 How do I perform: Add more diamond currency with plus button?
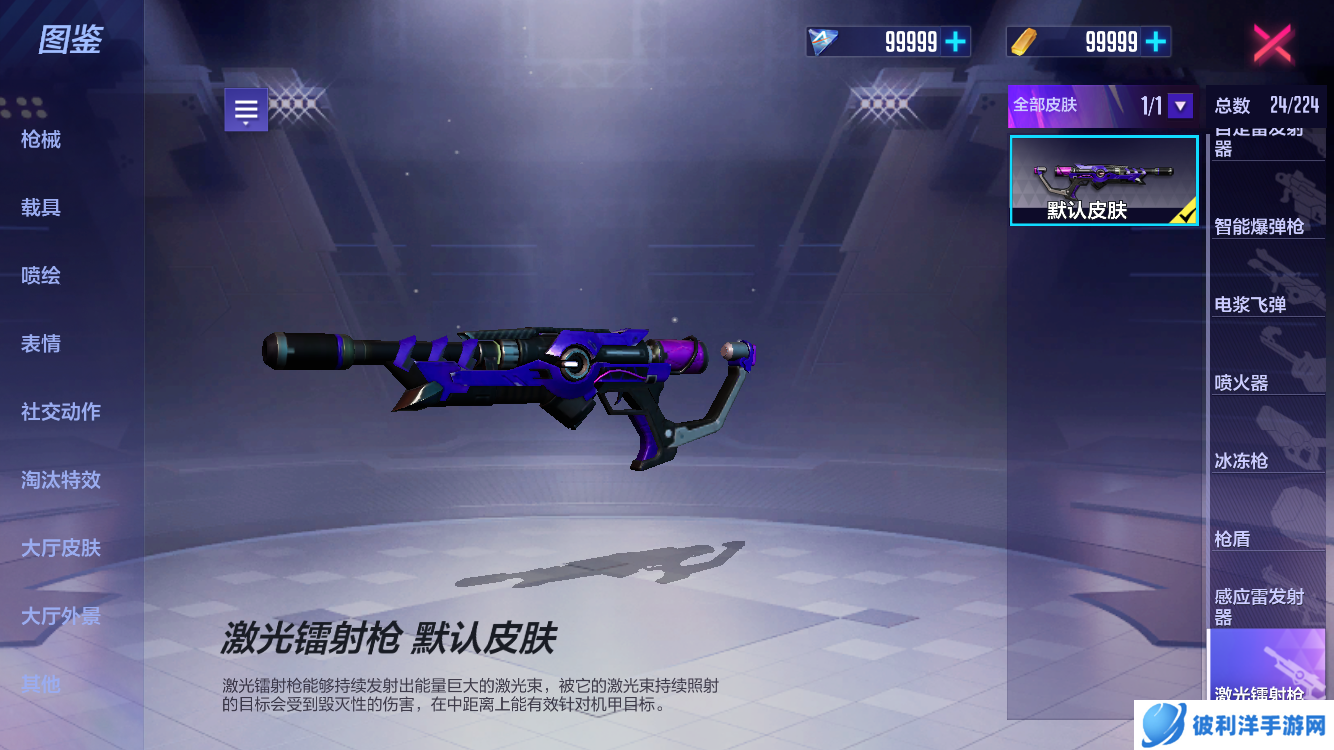[x=956, y=41]
